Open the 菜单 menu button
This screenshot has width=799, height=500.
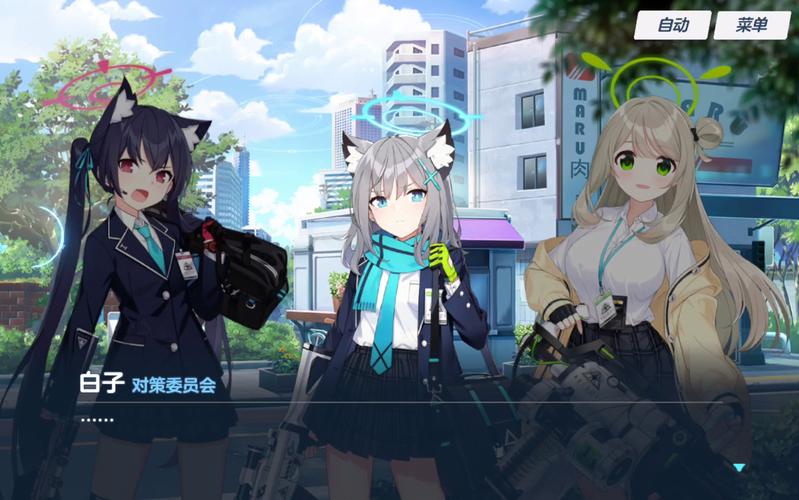(x=751, y=25)
